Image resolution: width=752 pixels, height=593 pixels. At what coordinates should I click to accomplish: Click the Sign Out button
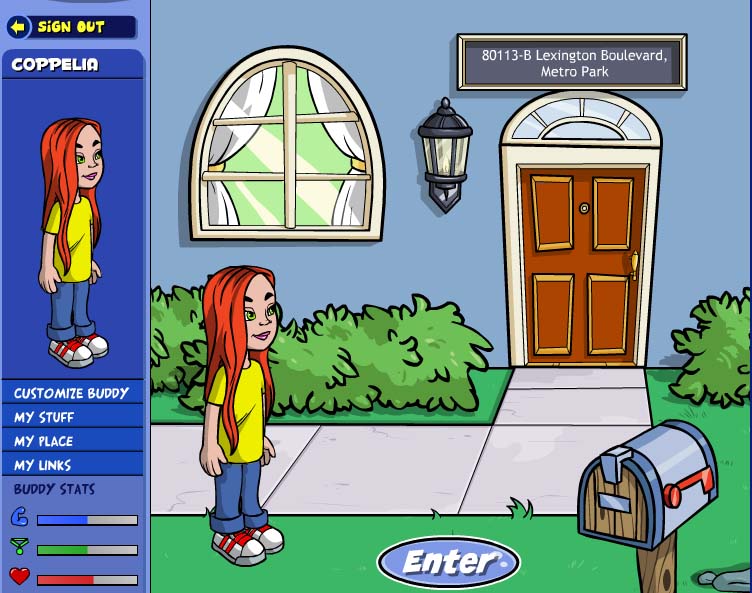70,27
